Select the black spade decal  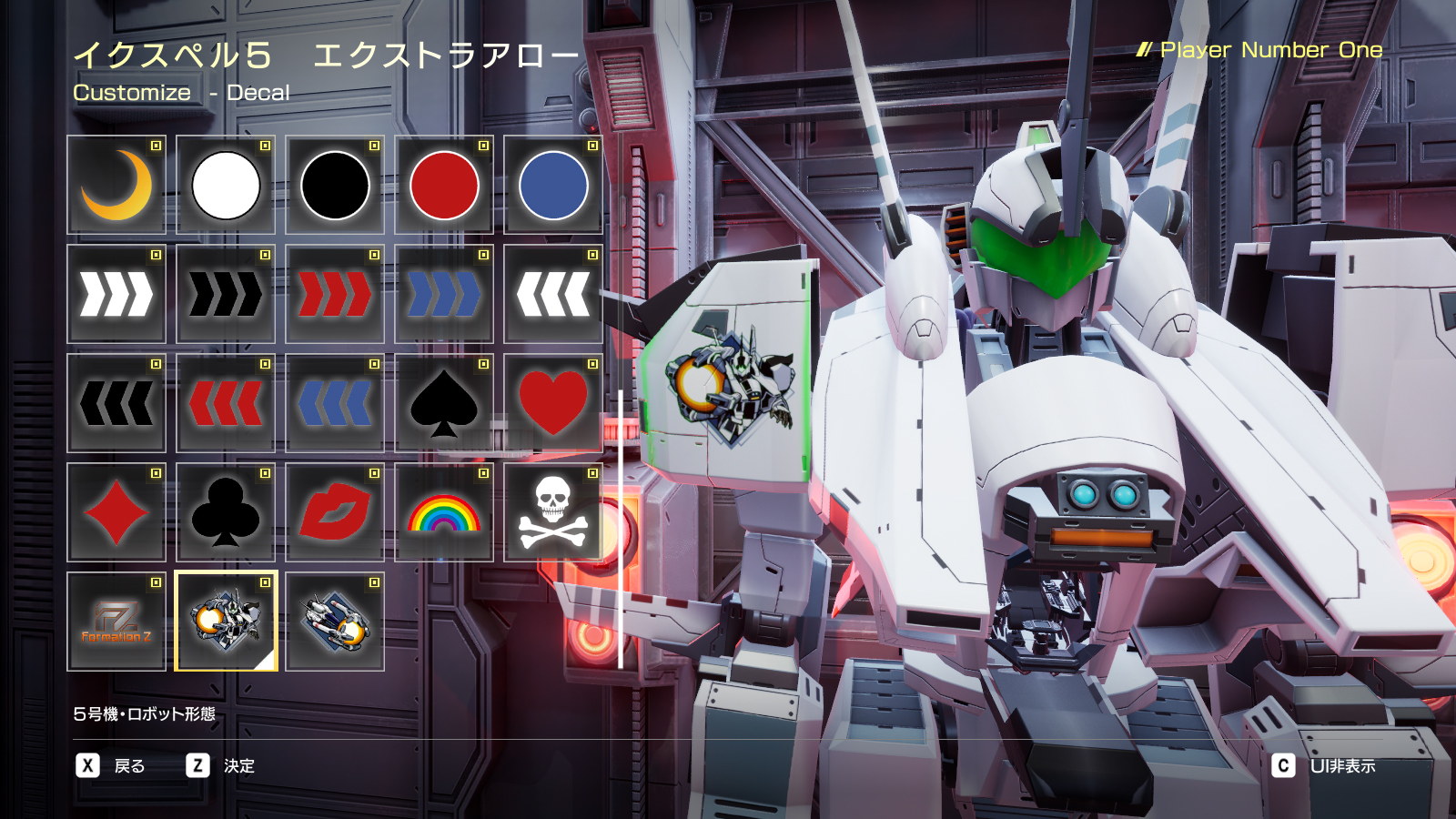pos(443,403)
